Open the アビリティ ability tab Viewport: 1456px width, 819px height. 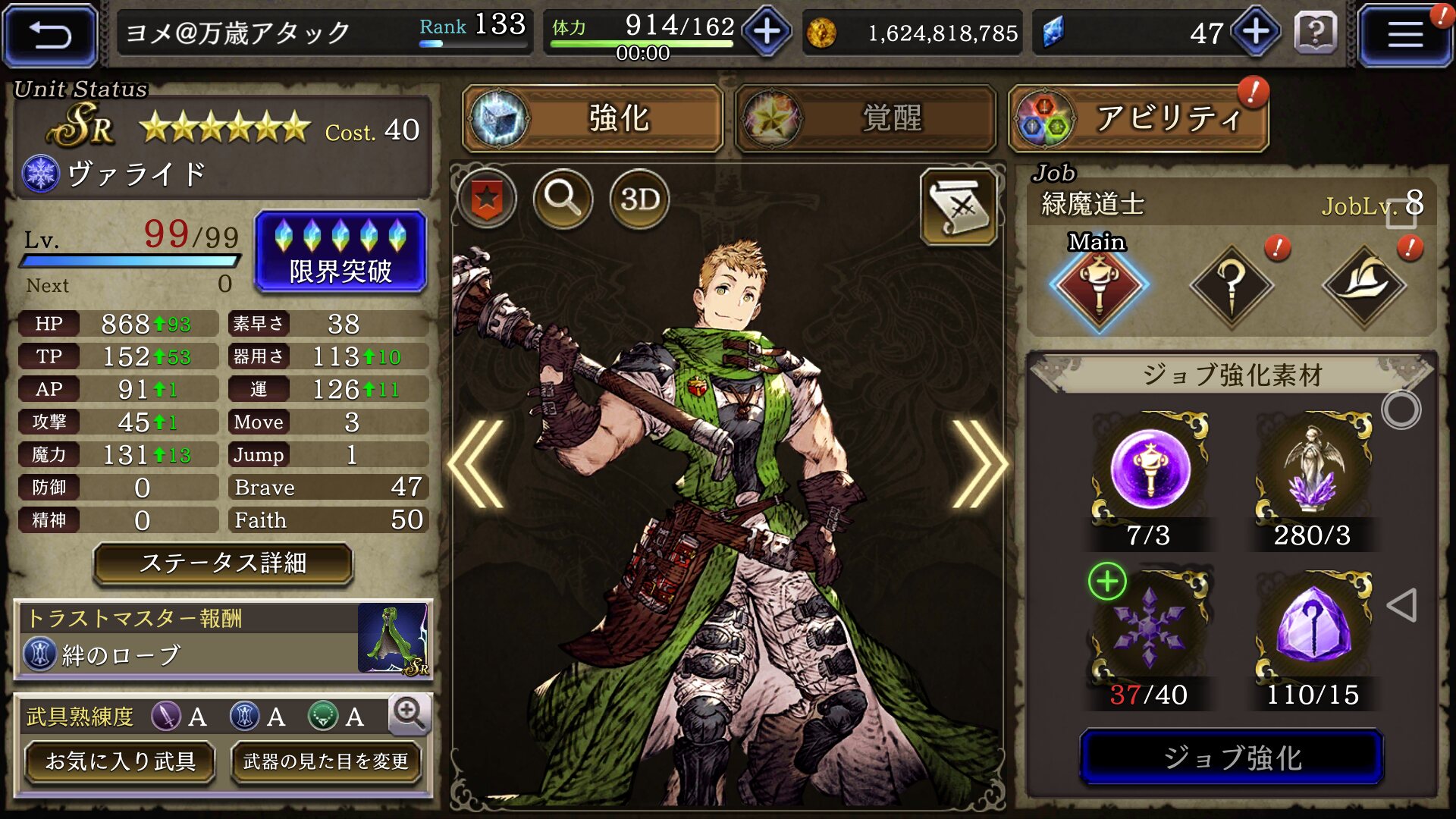click(x=1138, y=118)
